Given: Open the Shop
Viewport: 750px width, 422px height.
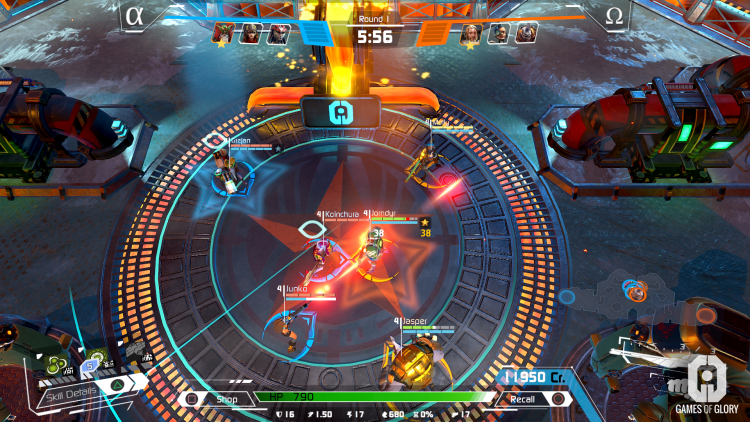Looking at the screenshot, I should coord(223,398).
